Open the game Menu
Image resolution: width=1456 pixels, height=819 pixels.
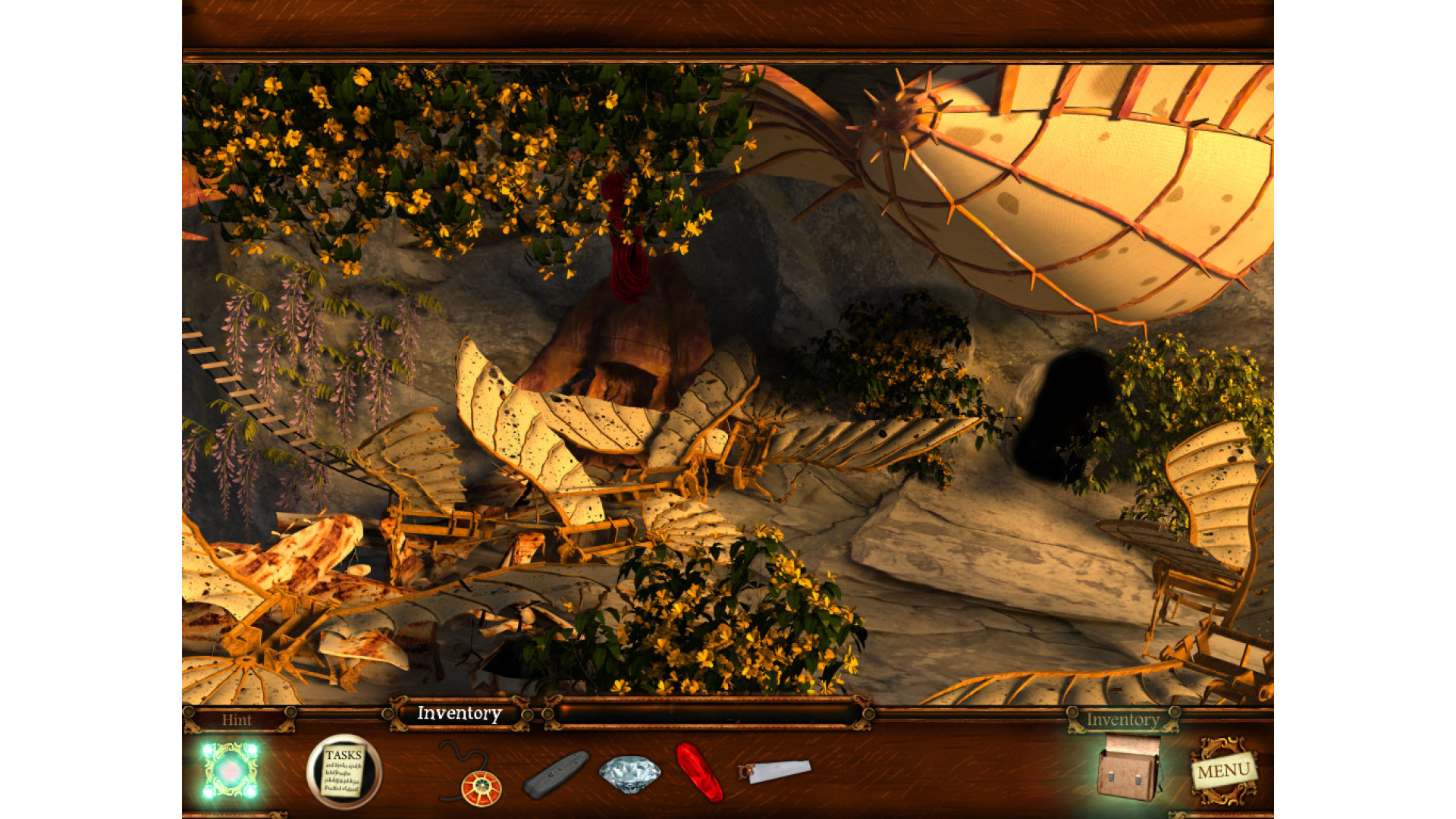pyautogui.click(x=1223, y=771)
